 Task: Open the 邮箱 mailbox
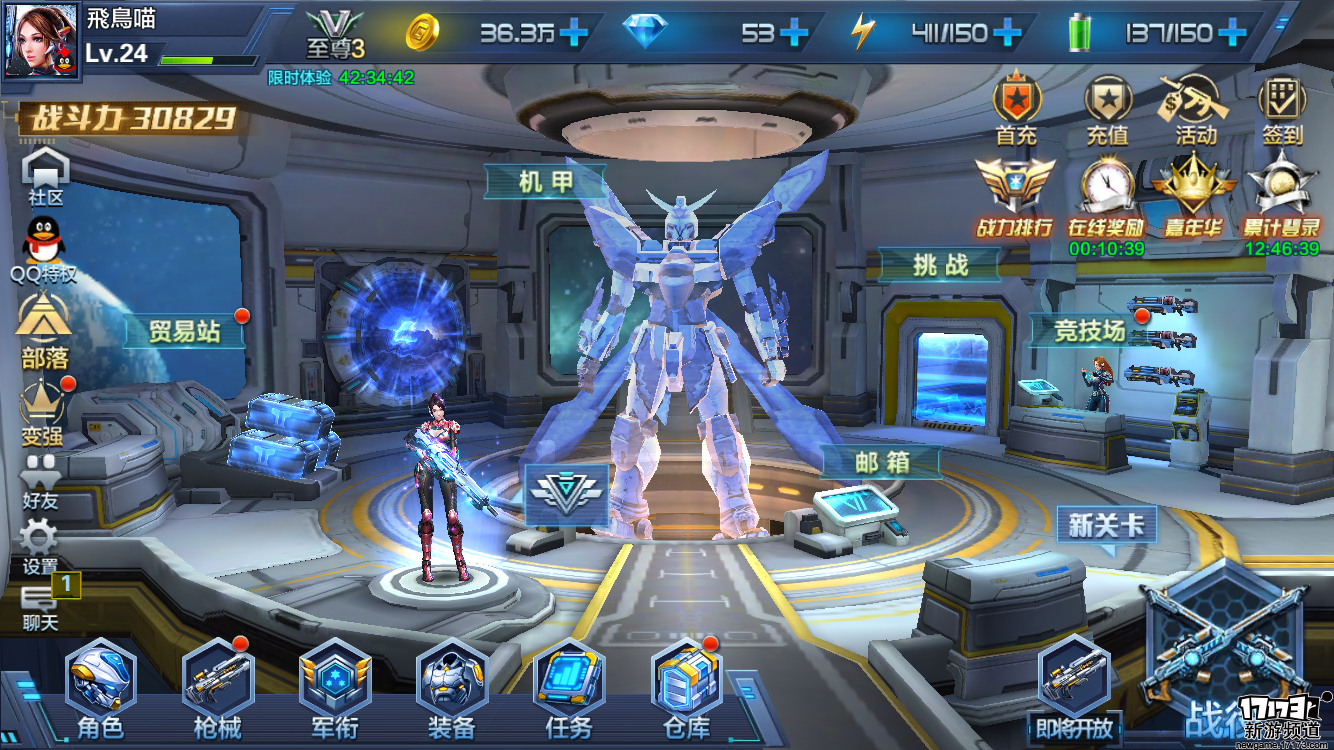coord(881,462)
